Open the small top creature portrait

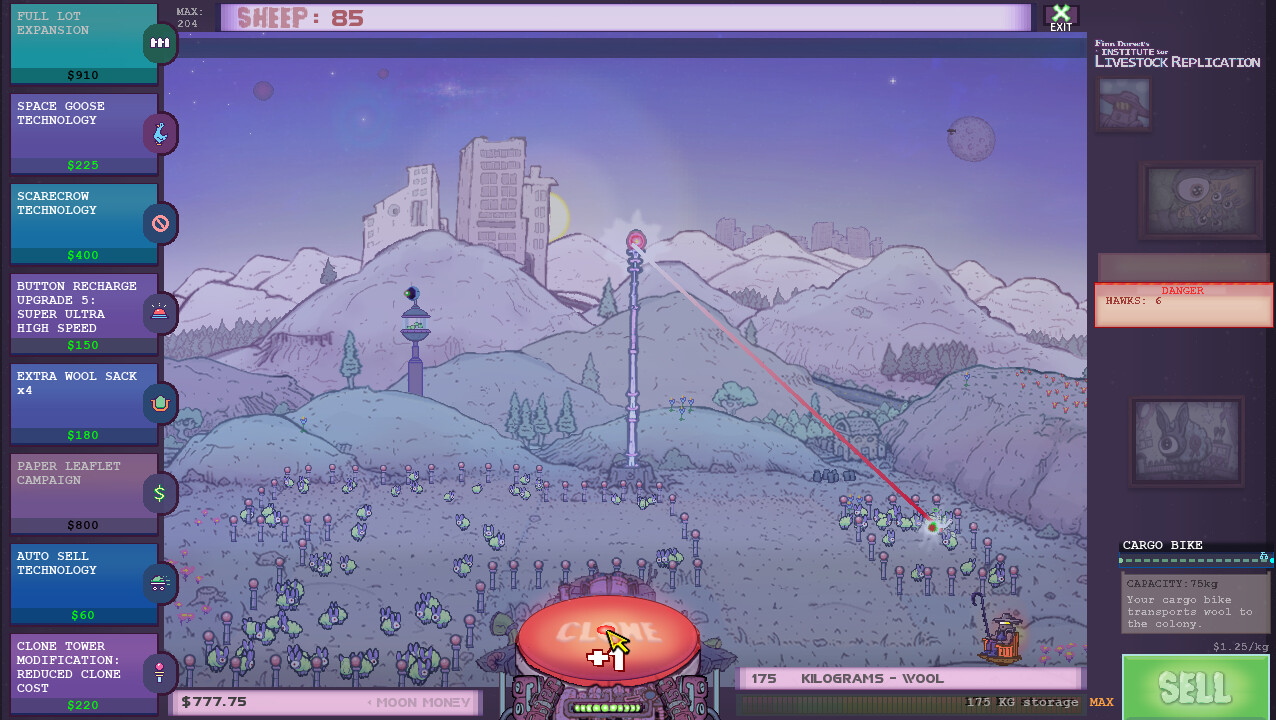coord(1124,104)
